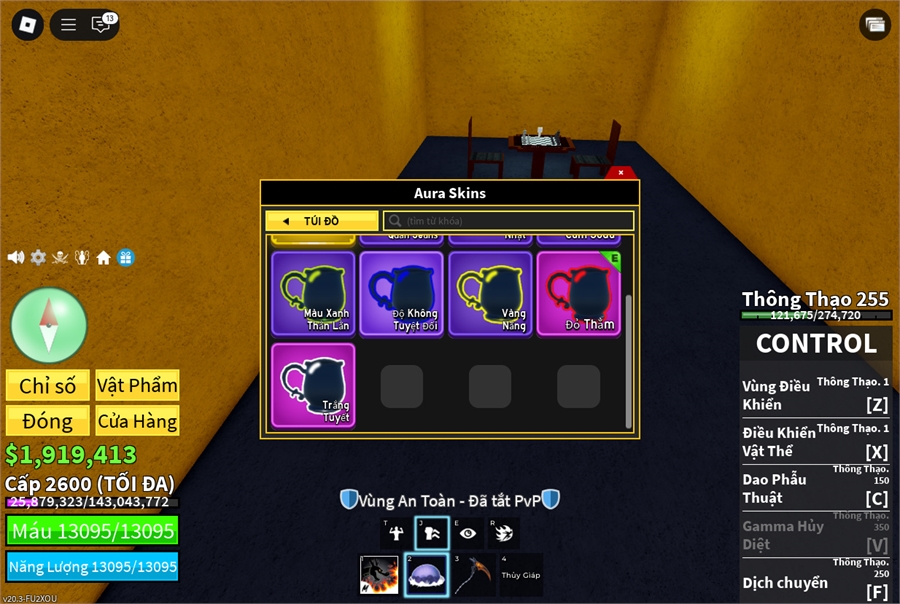
Task: Pick the Vàng Nắng aura skin
Action: 489,293
